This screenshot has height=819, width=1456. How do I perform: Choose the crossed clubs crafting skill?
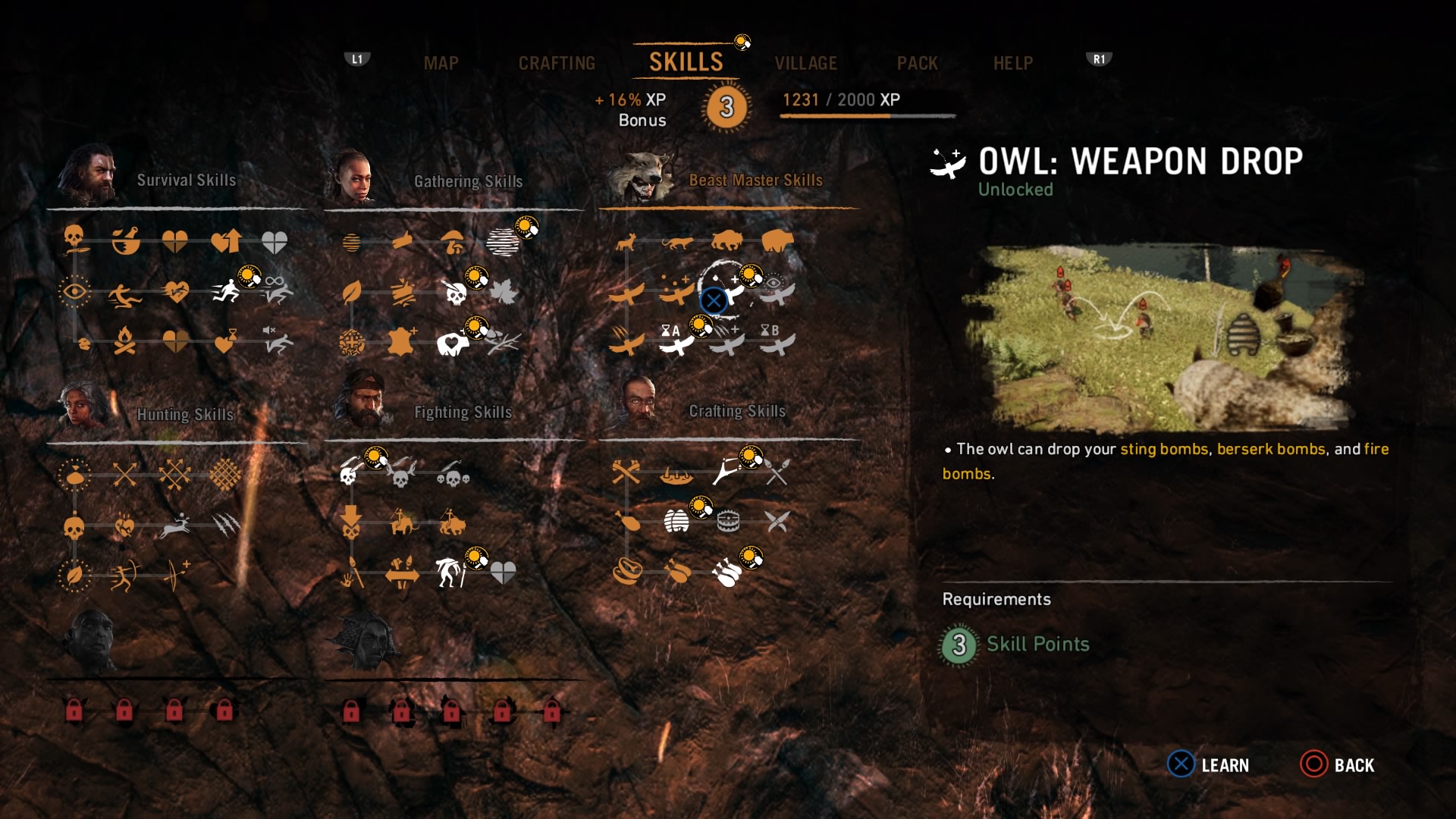click(626, 473)
